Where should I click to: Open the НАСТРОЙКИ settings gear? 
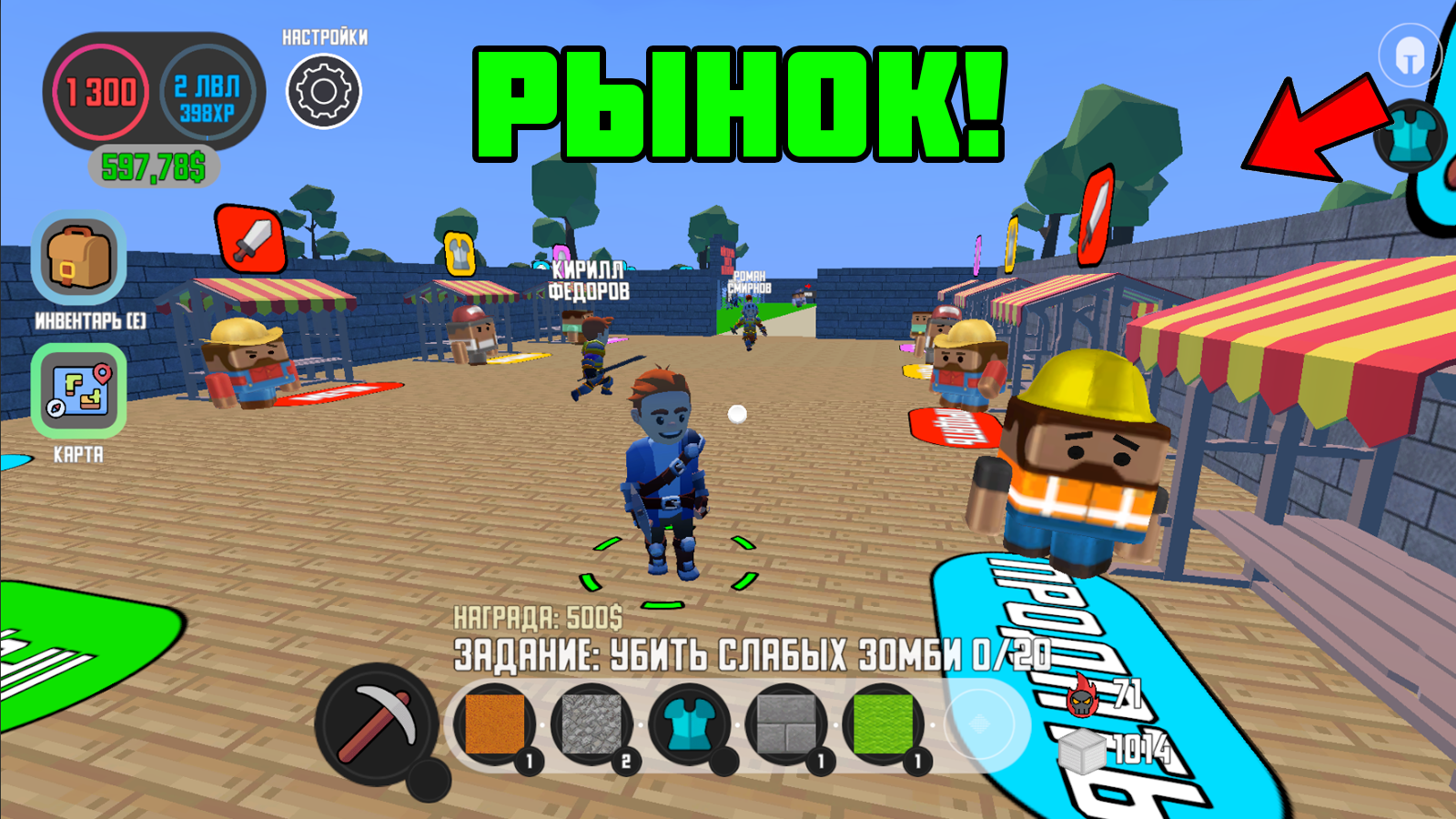(323, 88)
